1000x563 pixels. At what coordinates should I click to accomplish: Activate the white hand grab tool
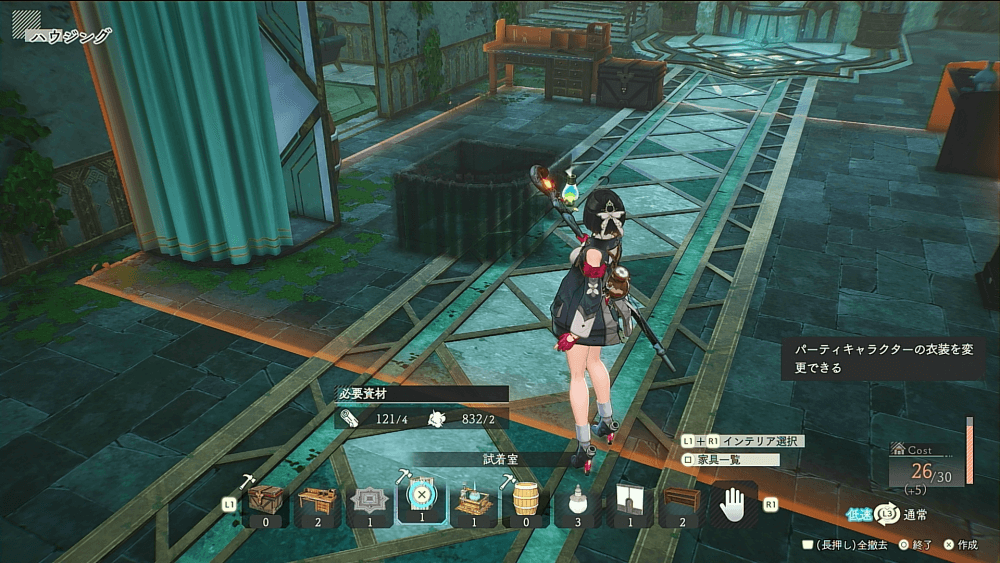tap(734, 501)
